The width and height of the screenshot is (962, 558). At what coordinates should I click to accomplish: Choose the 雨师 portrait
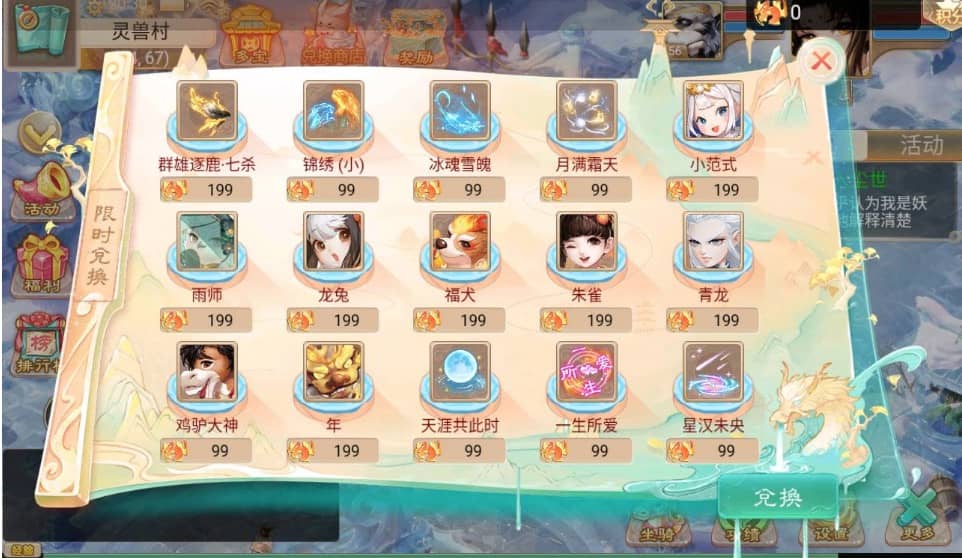[x=206, y=241]
